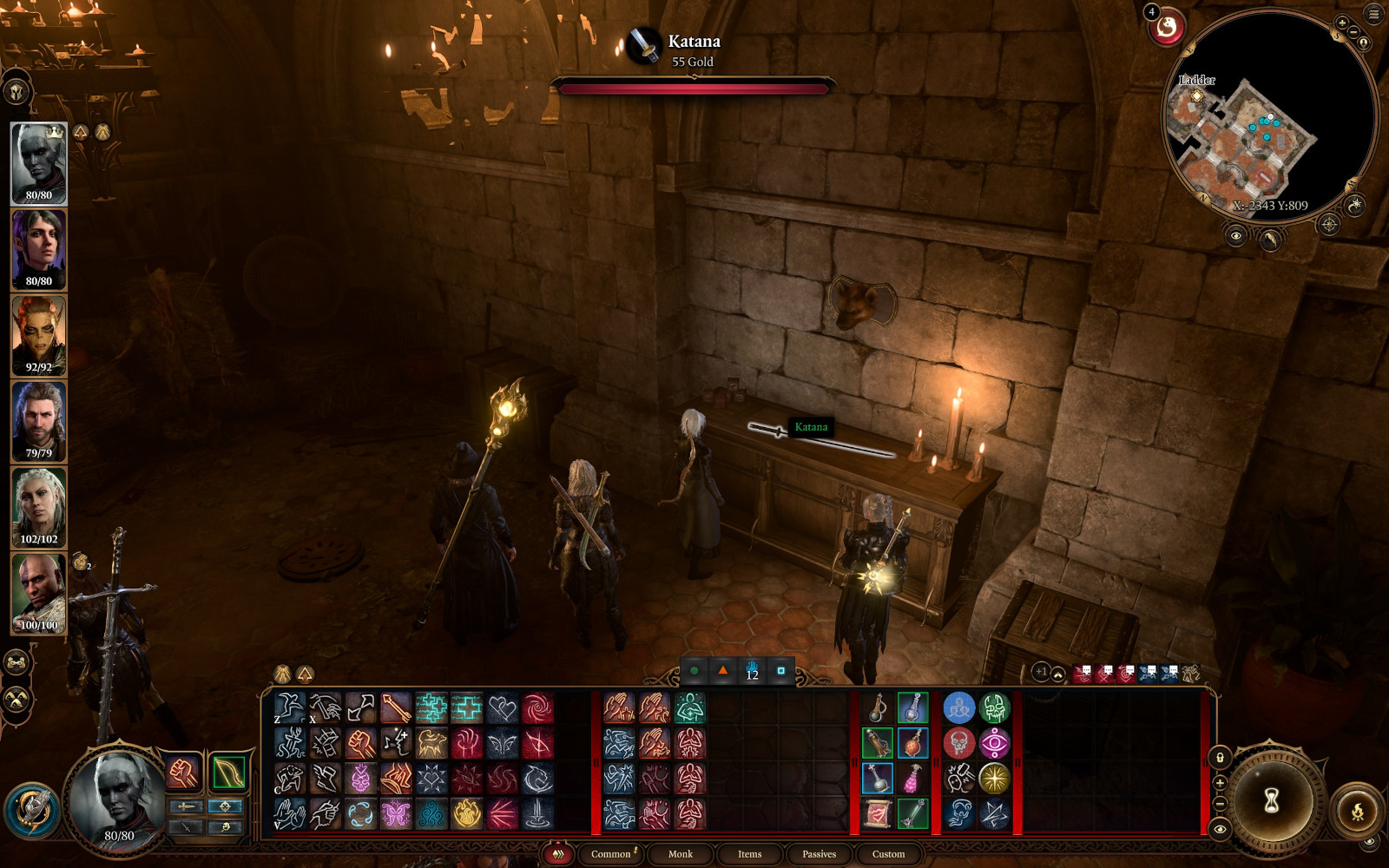The image size is (1389, 868).
Task: Toggle the eye icon below the minimap
Action: coord(1236,235)
